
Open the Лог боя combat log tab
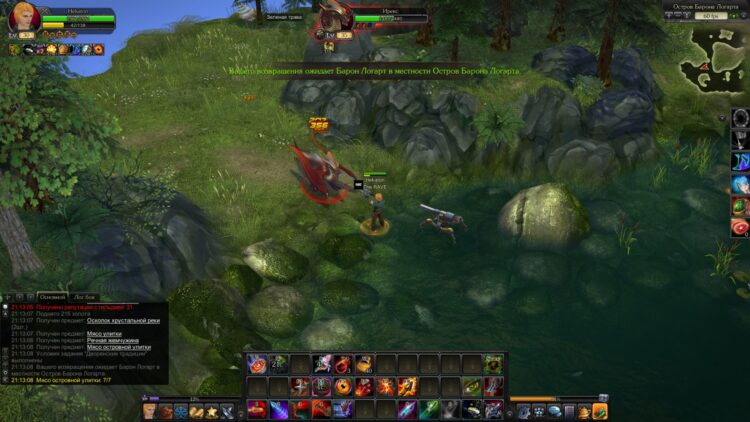(x=85, y=297)
